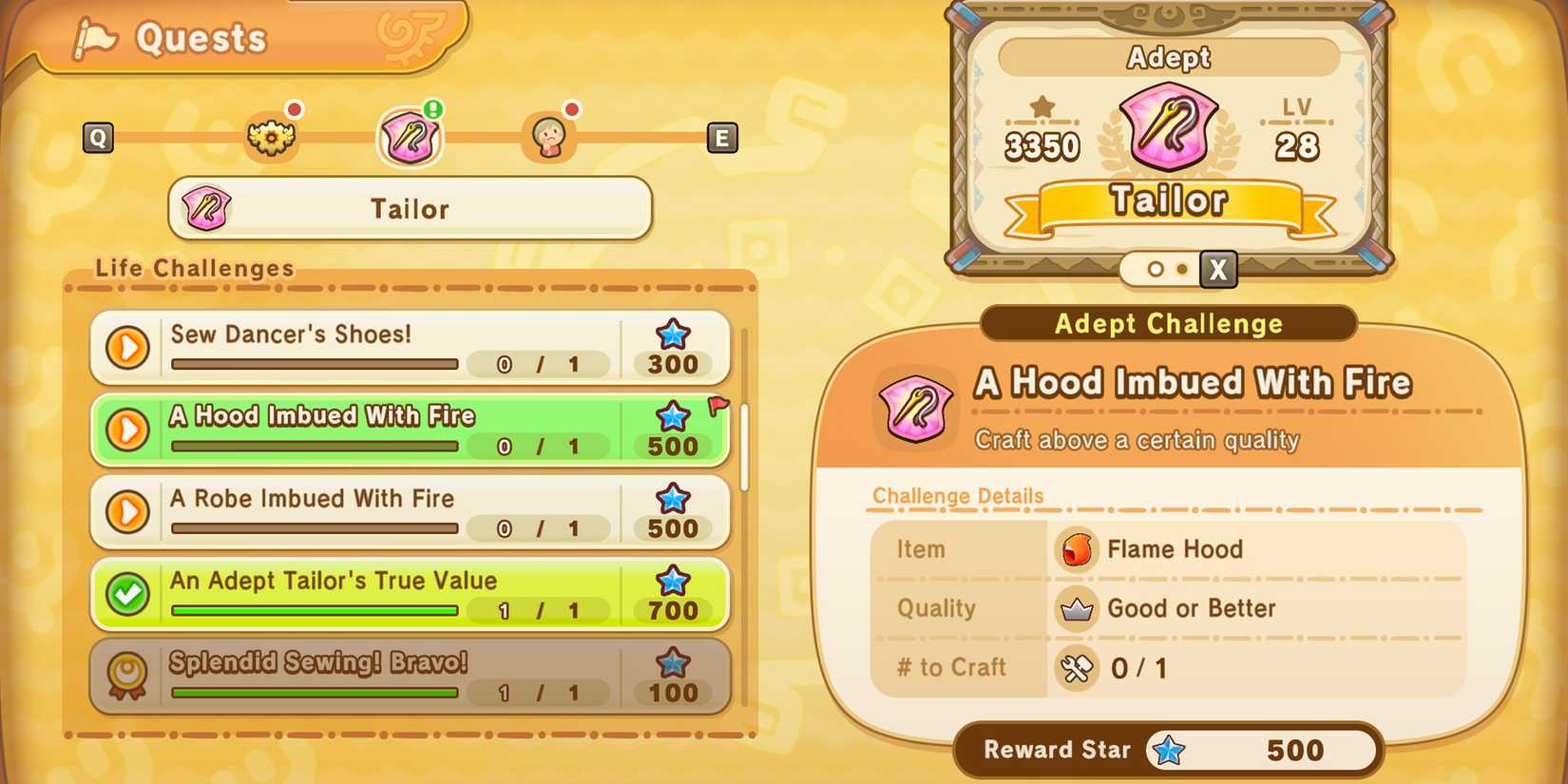This screenshot has height=784, width=1568.
Task: Select the Tailor needle icon in the category bar
Action: (x=411, y=135)
